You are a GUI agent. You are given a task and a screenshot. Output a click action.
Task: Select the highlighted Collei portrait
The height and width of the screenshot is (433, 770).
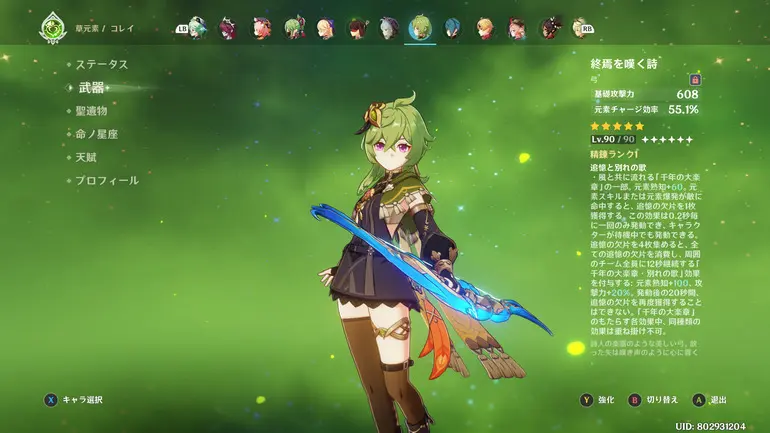point(420,28)
